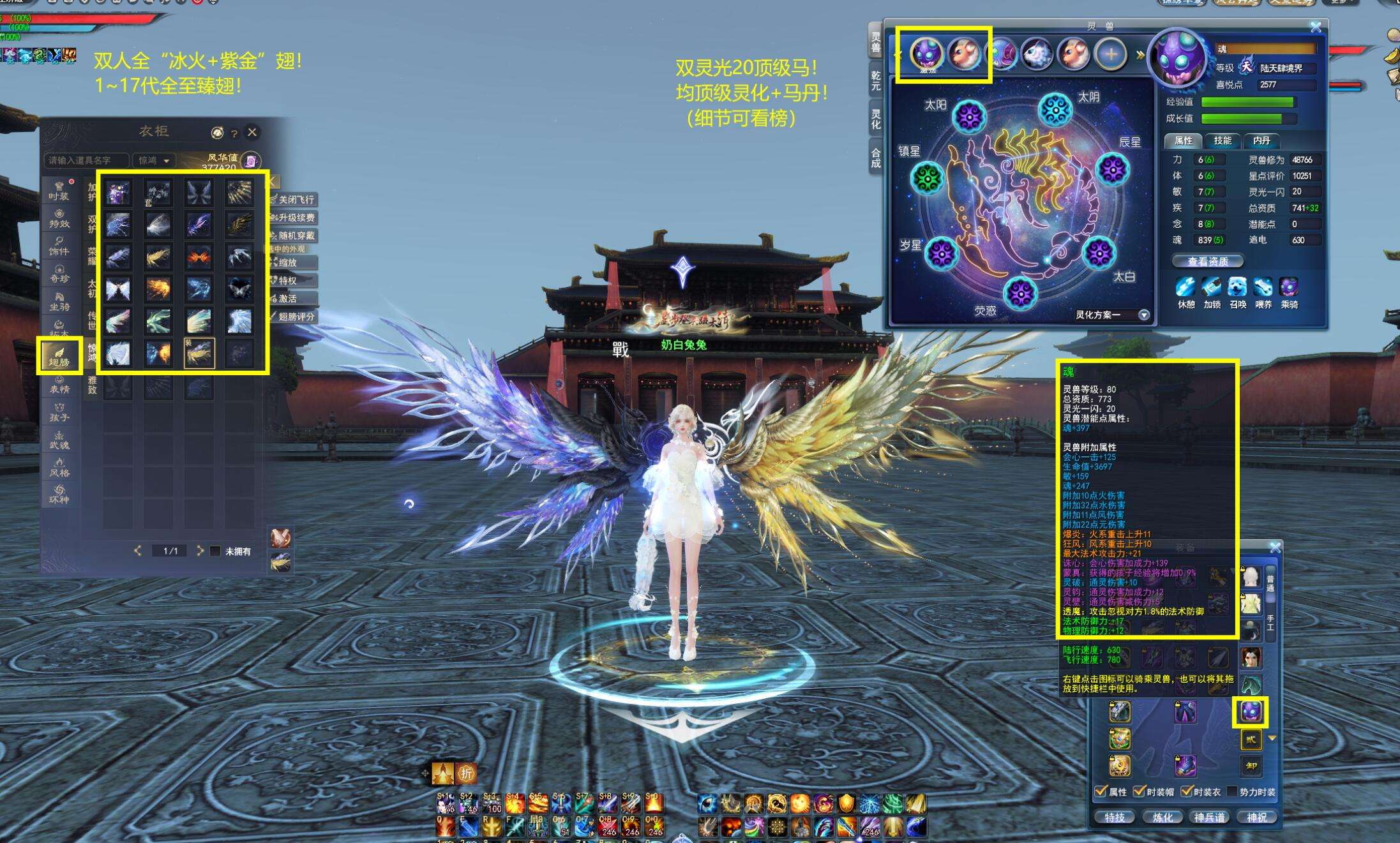1400x843 pixels.
Task: Open the 灵化方案一 dropdown
Action: point(1144,315)
